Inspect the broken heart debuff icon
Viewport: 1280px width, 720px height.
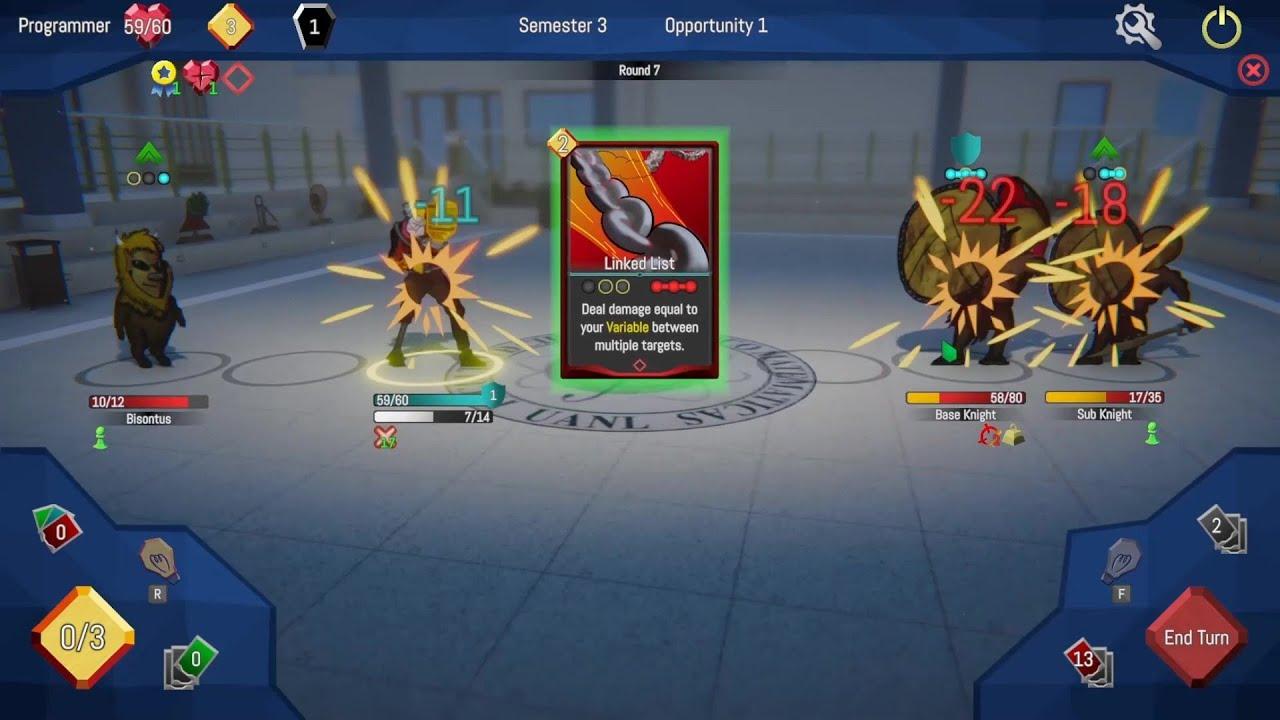point(200,74)
